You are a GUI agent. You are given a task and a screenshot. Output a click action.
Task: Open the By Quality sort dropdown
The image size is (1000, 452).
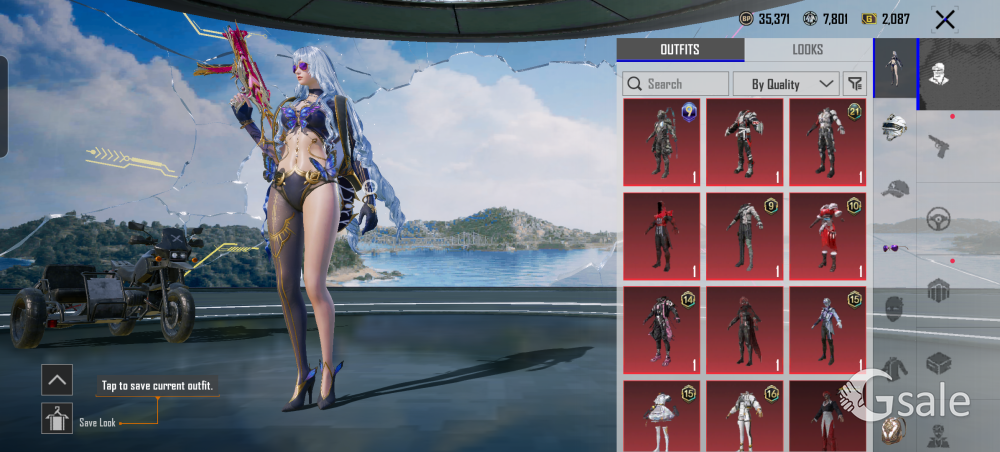(785, 84)
